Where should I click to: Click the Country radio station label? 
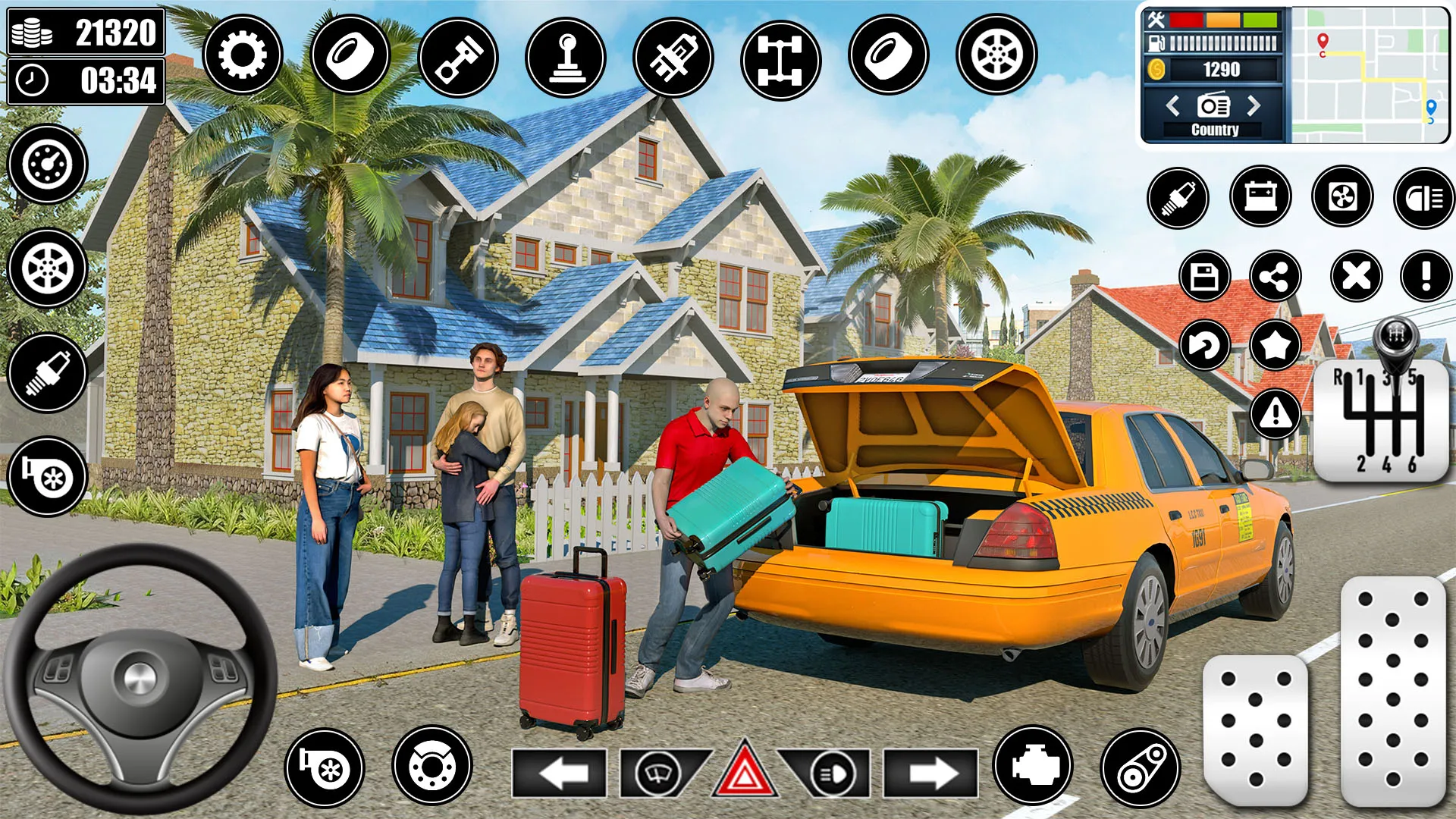coord(1215,129)
